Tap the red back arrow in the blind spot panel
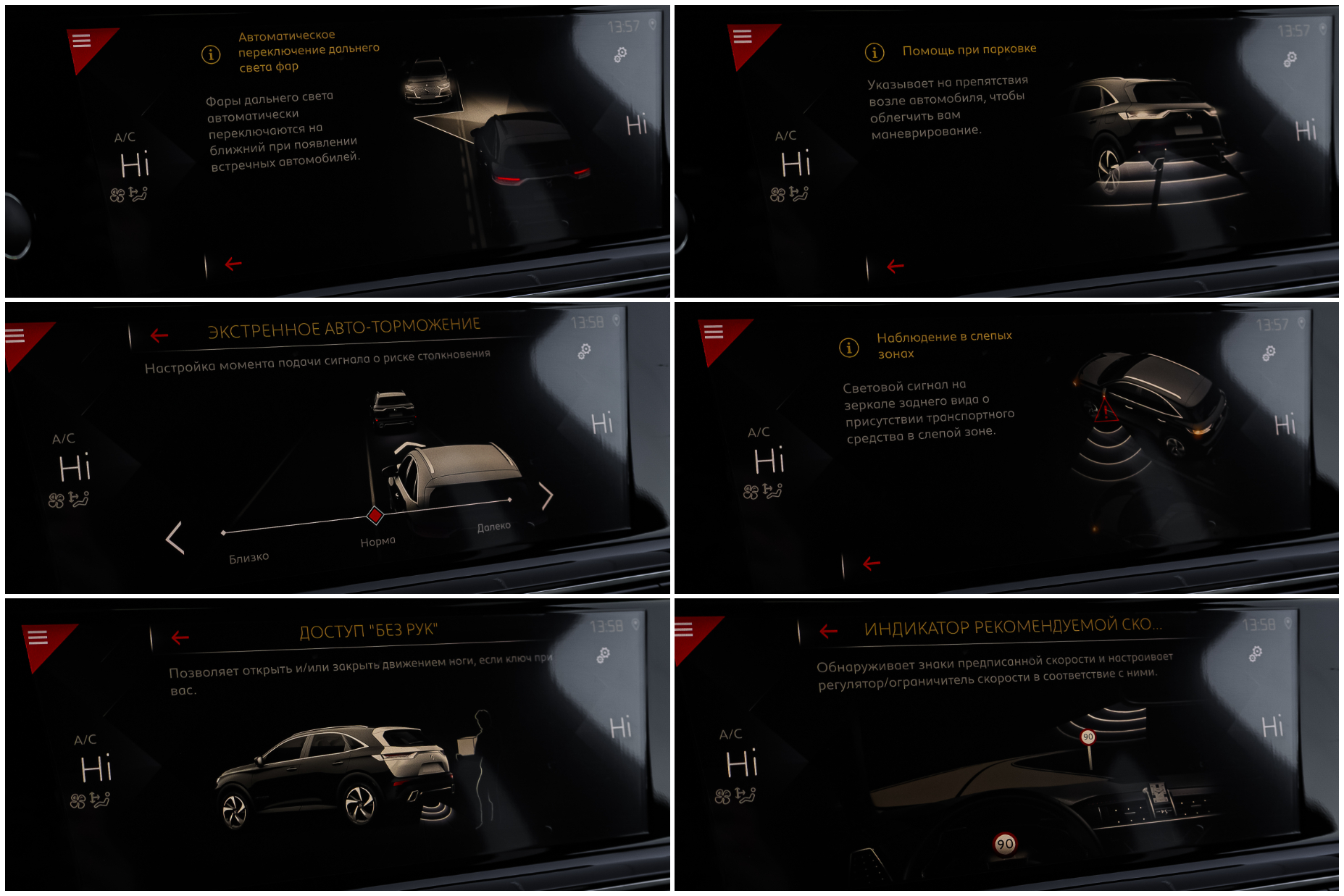Image resolution: width=1344 pixels, height=896 pixels. [x=872, y=563]
